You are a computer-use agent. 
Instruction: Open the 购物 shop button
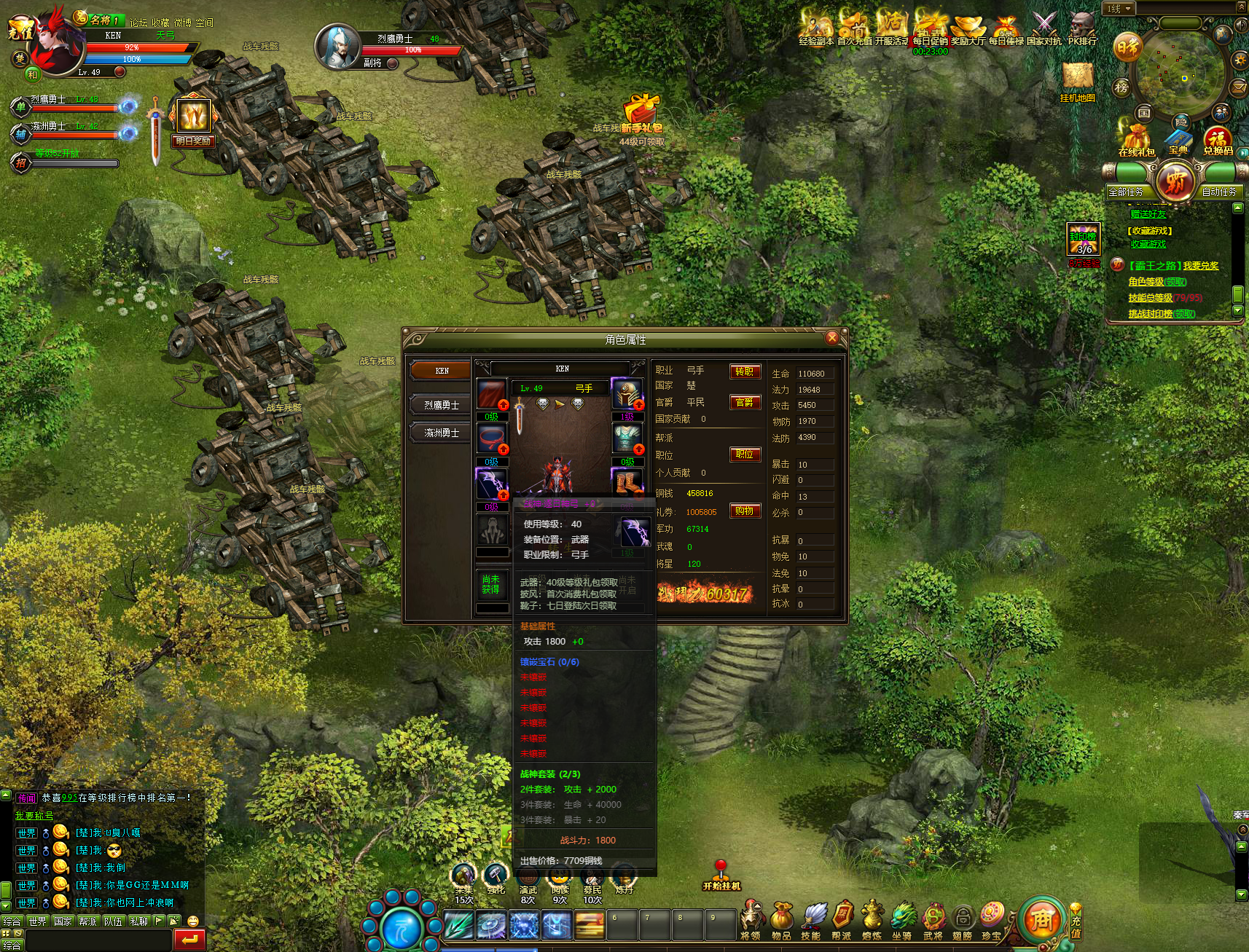tap(745, 511)
